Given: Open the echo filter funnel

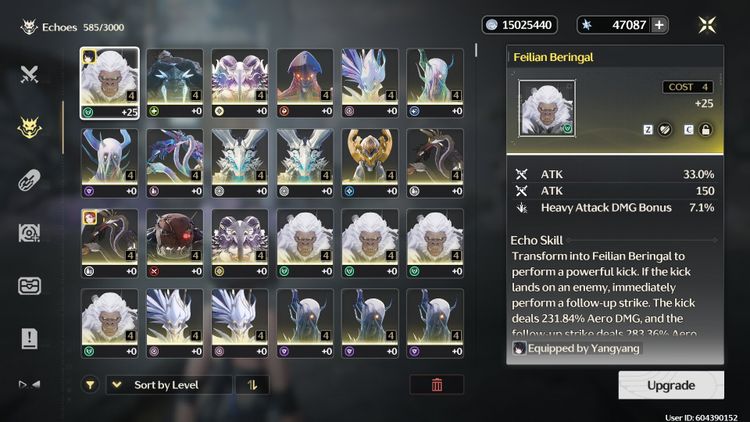Looking at the screenshot, I should click(x=90, y=385).
